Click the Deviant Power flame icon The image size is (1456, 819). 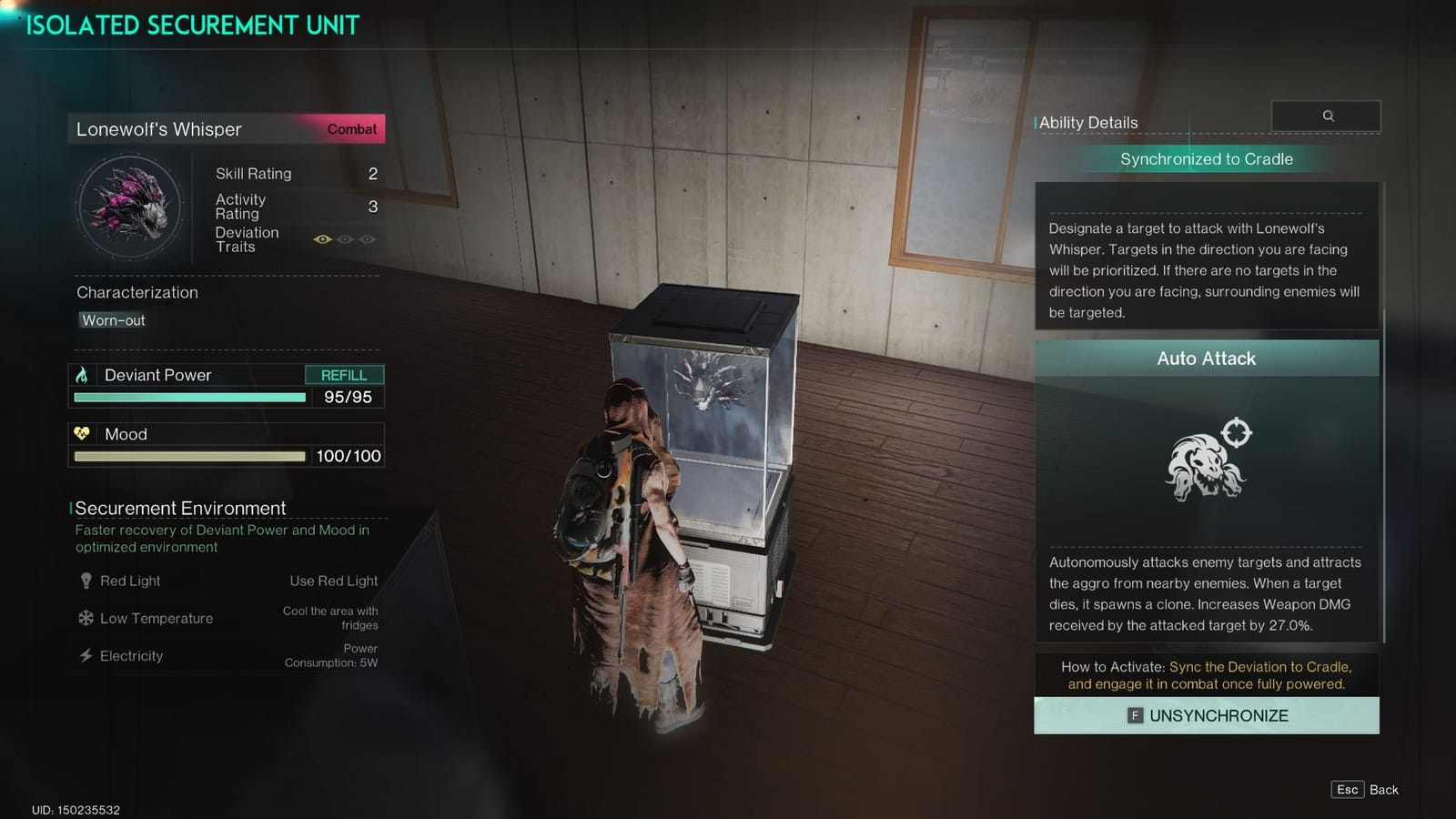tap(85, 374)
